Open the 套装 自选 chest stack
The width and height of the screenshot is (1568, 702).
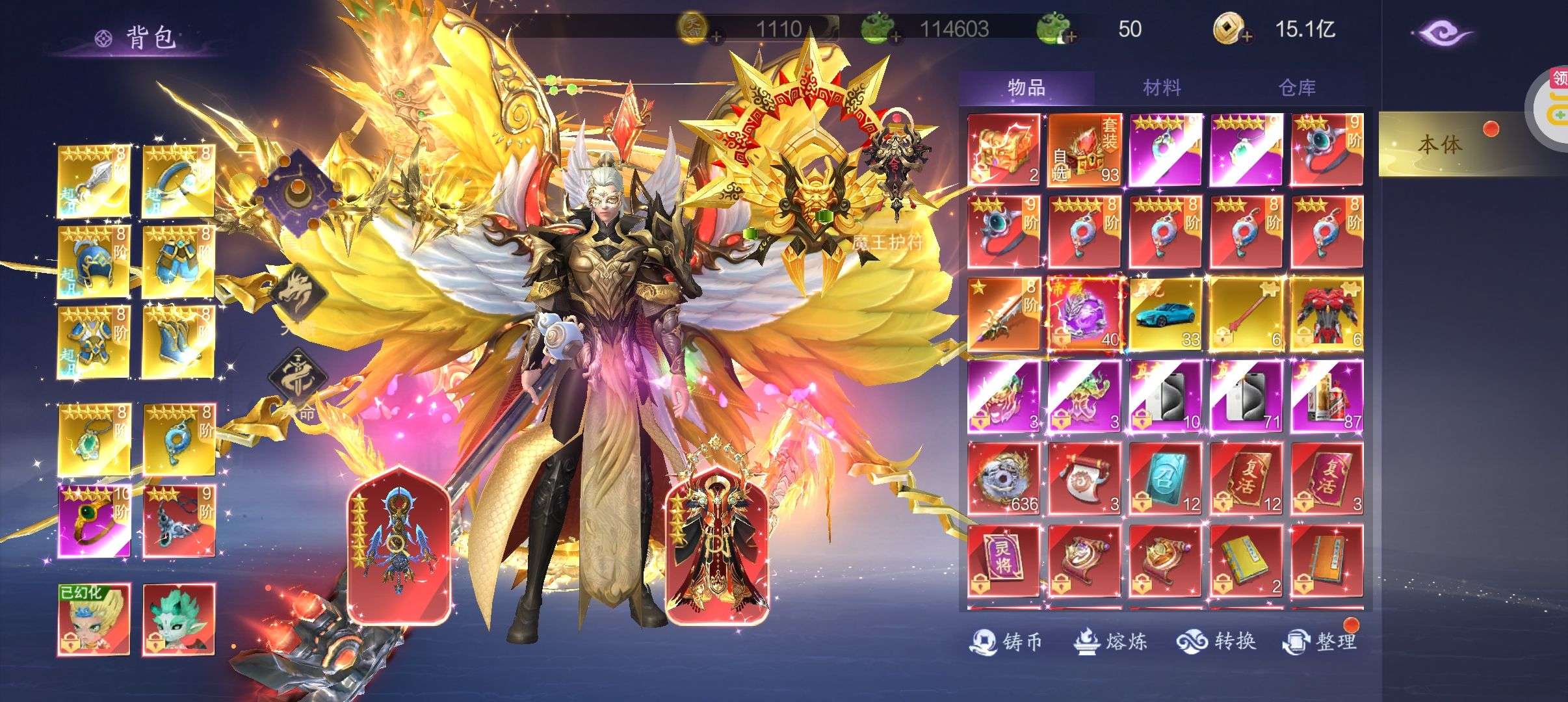(1084, 150)
